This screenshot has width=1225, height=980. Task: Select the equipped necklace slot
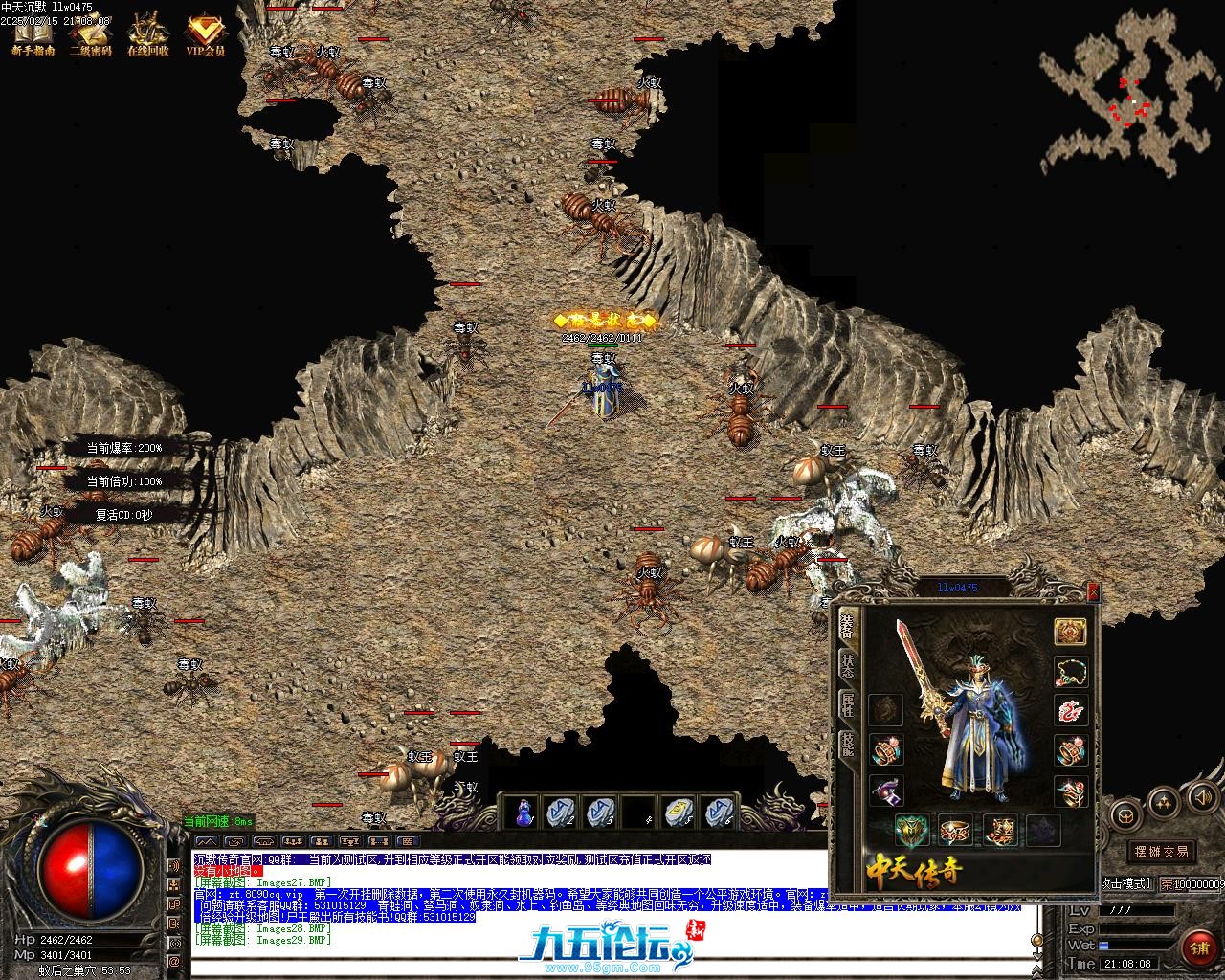[x=1070, y=671]
